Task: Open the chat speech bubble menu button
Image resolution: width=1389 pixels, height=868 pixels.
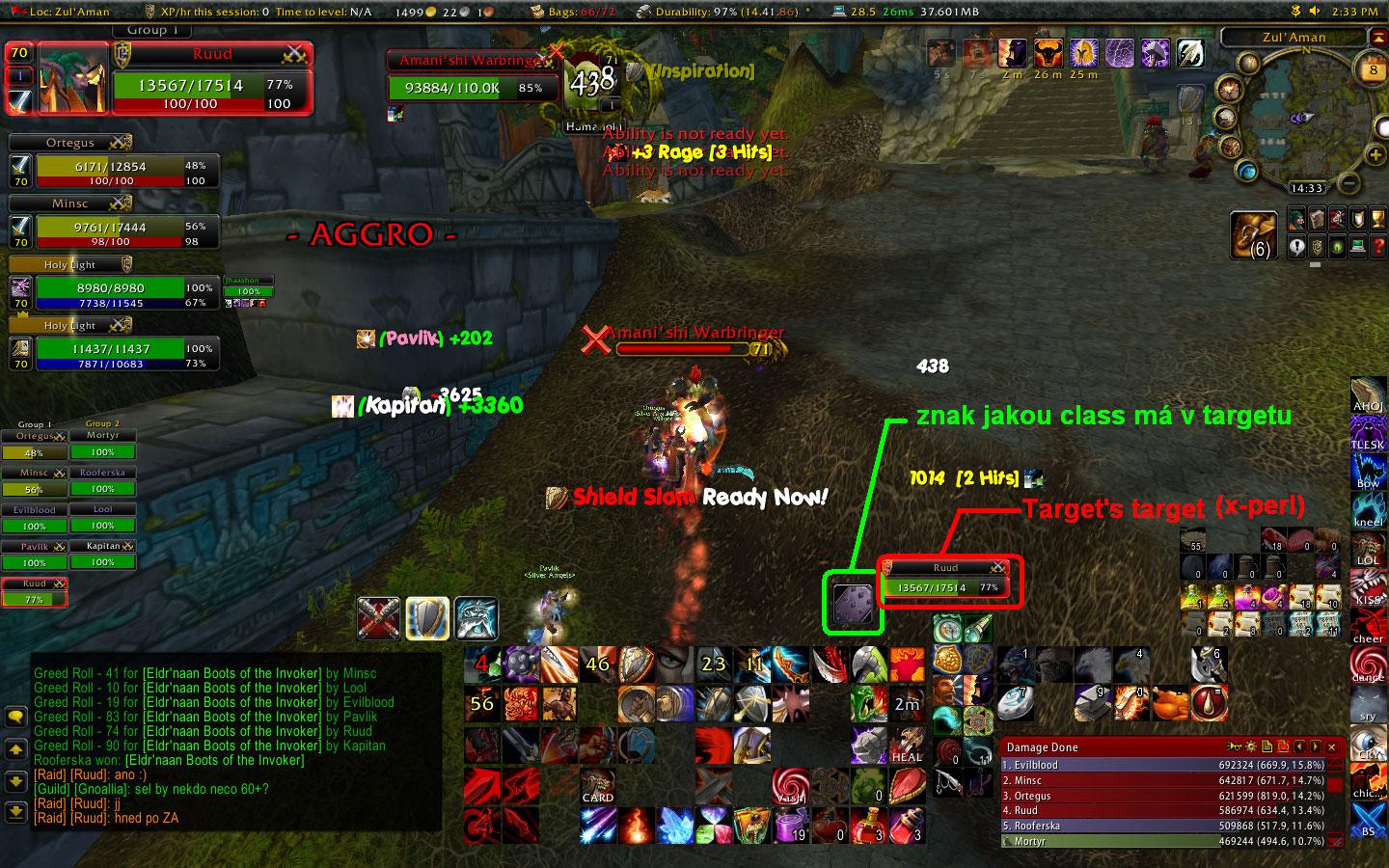Action: pyautogui.click(x=15, y=717)
